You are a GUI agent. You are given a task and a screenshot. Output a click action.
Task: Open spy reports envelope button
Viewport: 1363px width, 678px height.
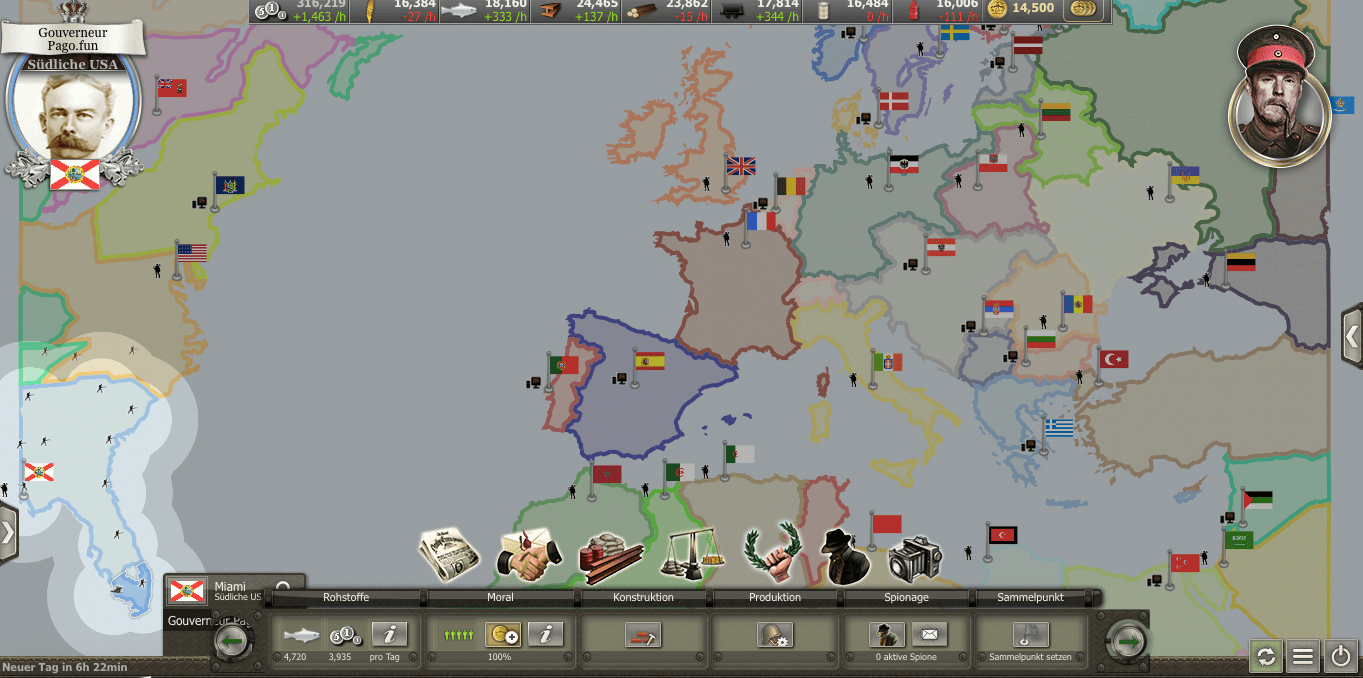pyautogui.click(x=929, y=635)
